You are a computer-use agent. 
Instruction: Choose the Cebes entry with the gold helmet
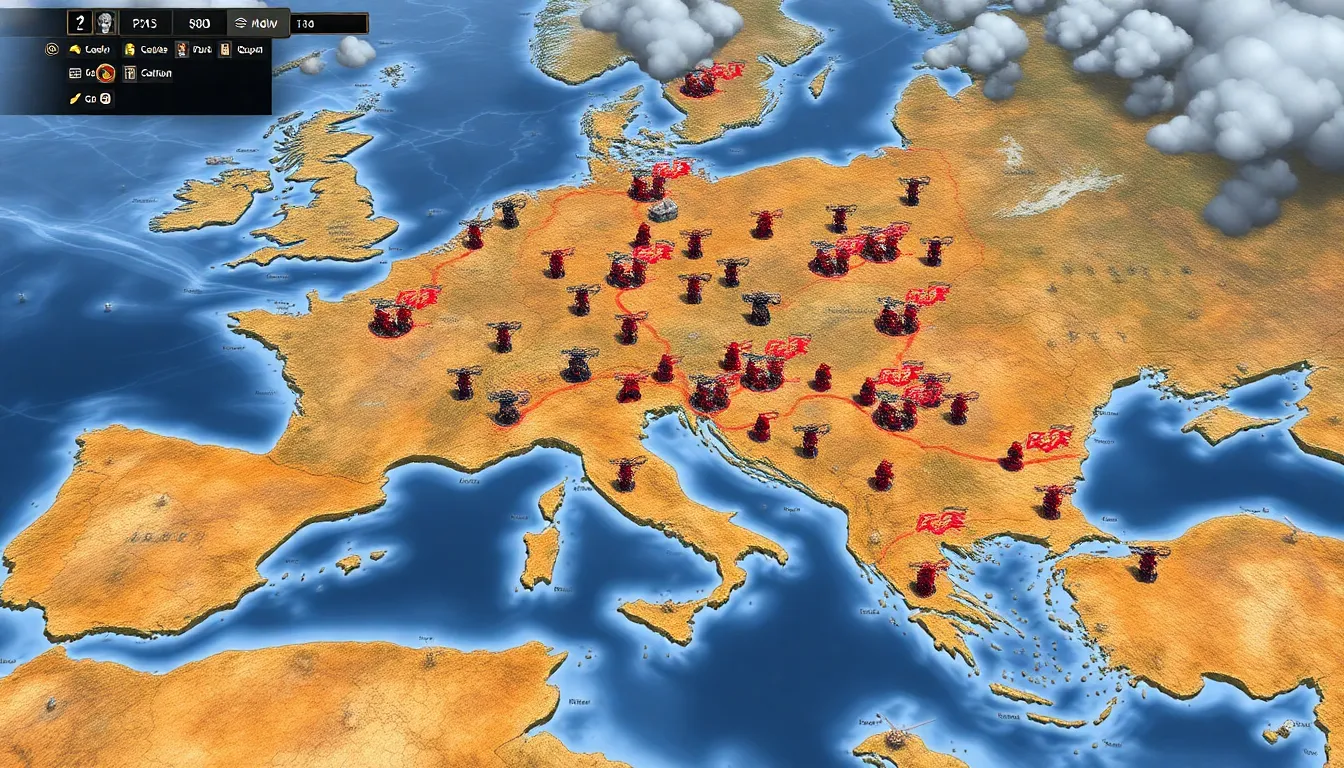(x=145, y=48)
